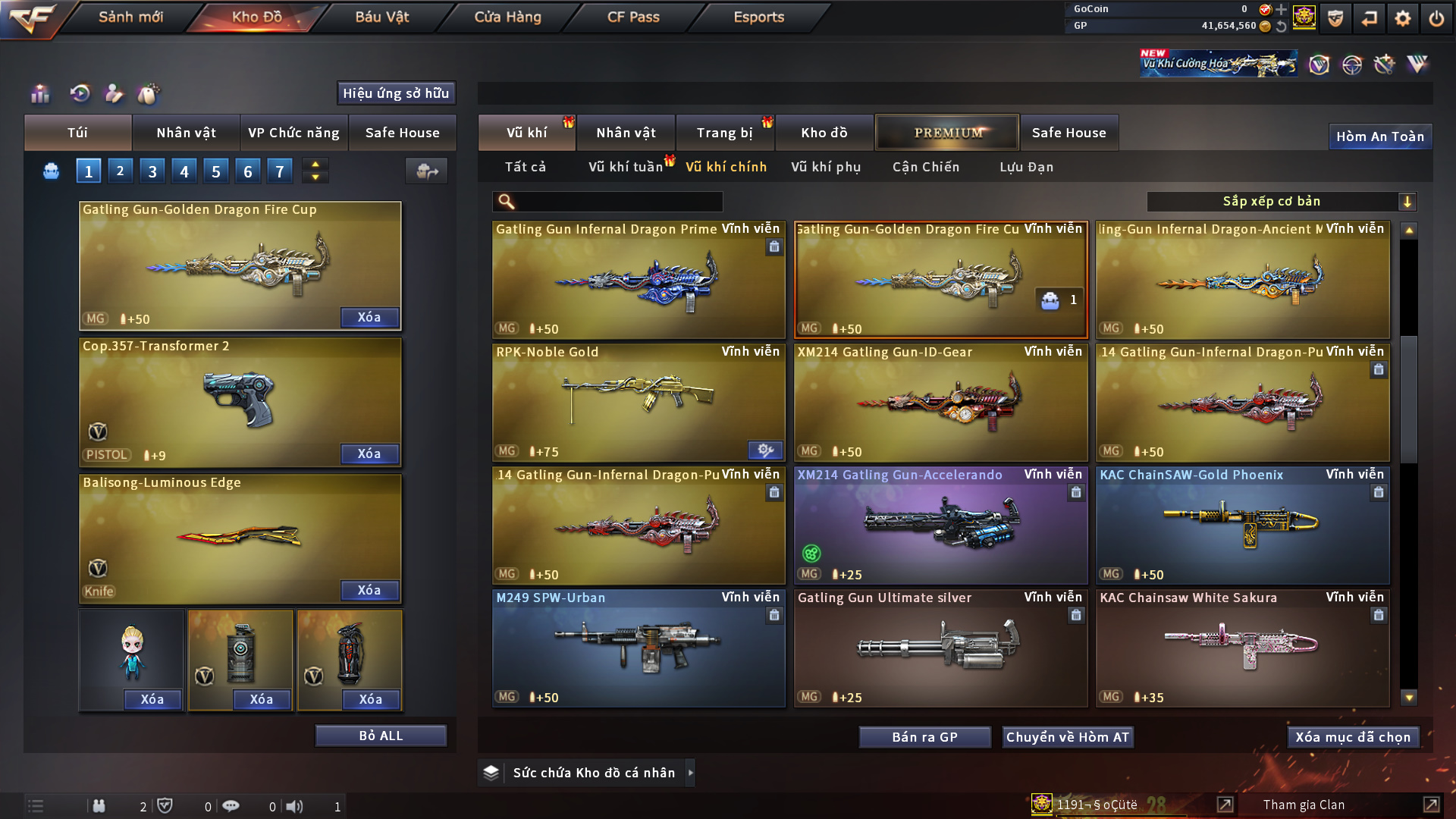Click the Hiệu ứng sở hữu button

pos(396,93)
